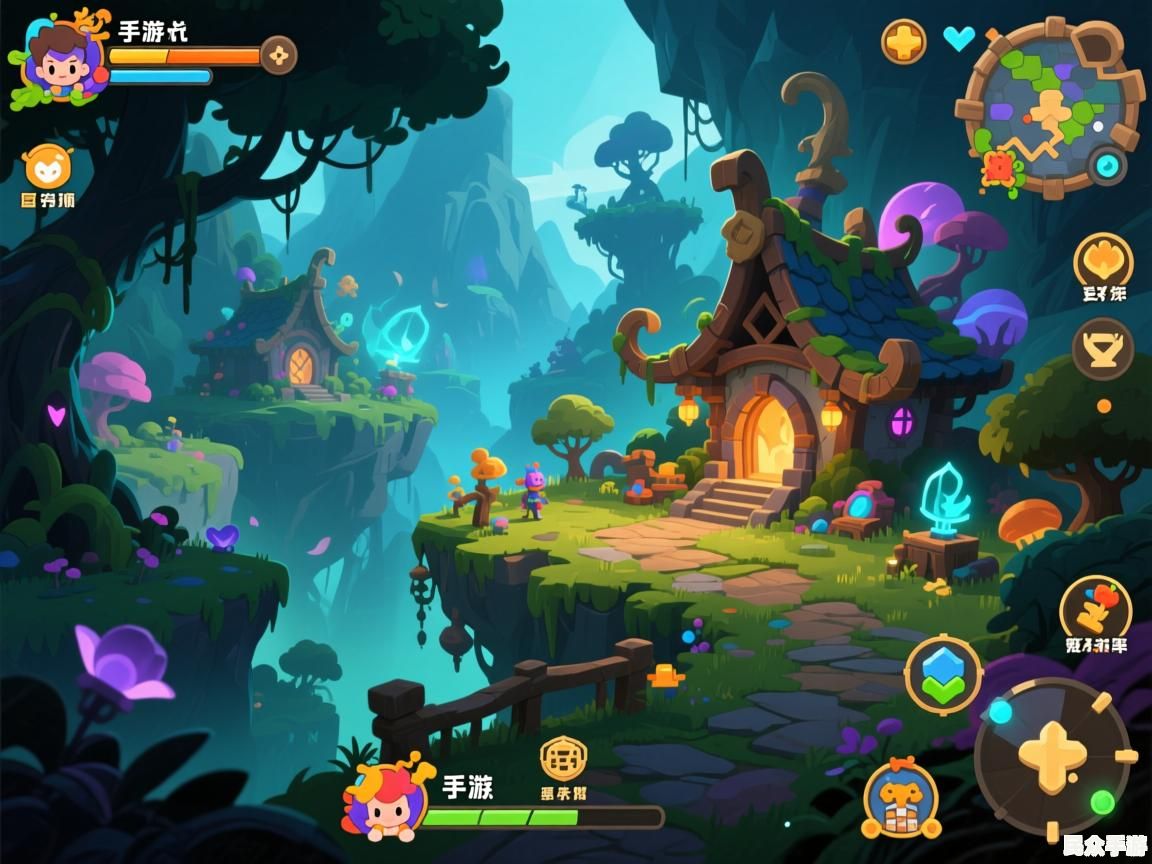Tap the orange figure activity icon

point(1096,607)
